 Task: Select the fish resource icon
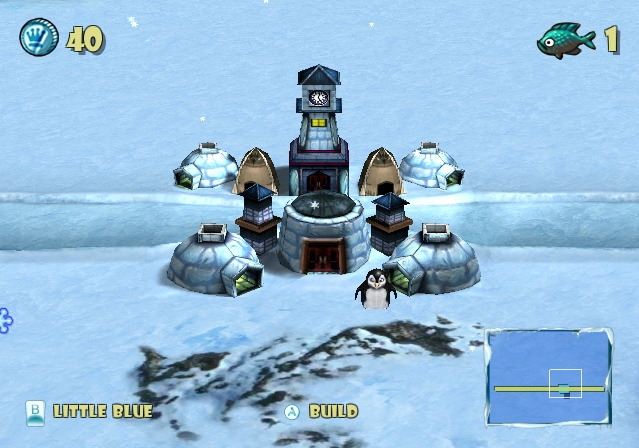click(566, 40)
